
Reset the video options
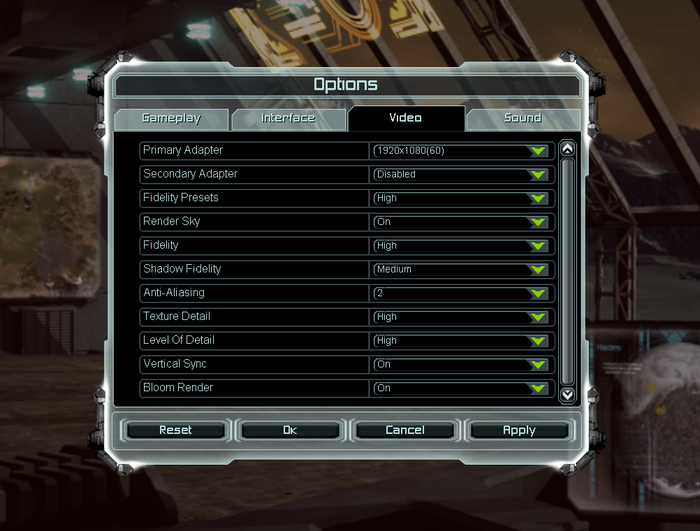(176, 430)
